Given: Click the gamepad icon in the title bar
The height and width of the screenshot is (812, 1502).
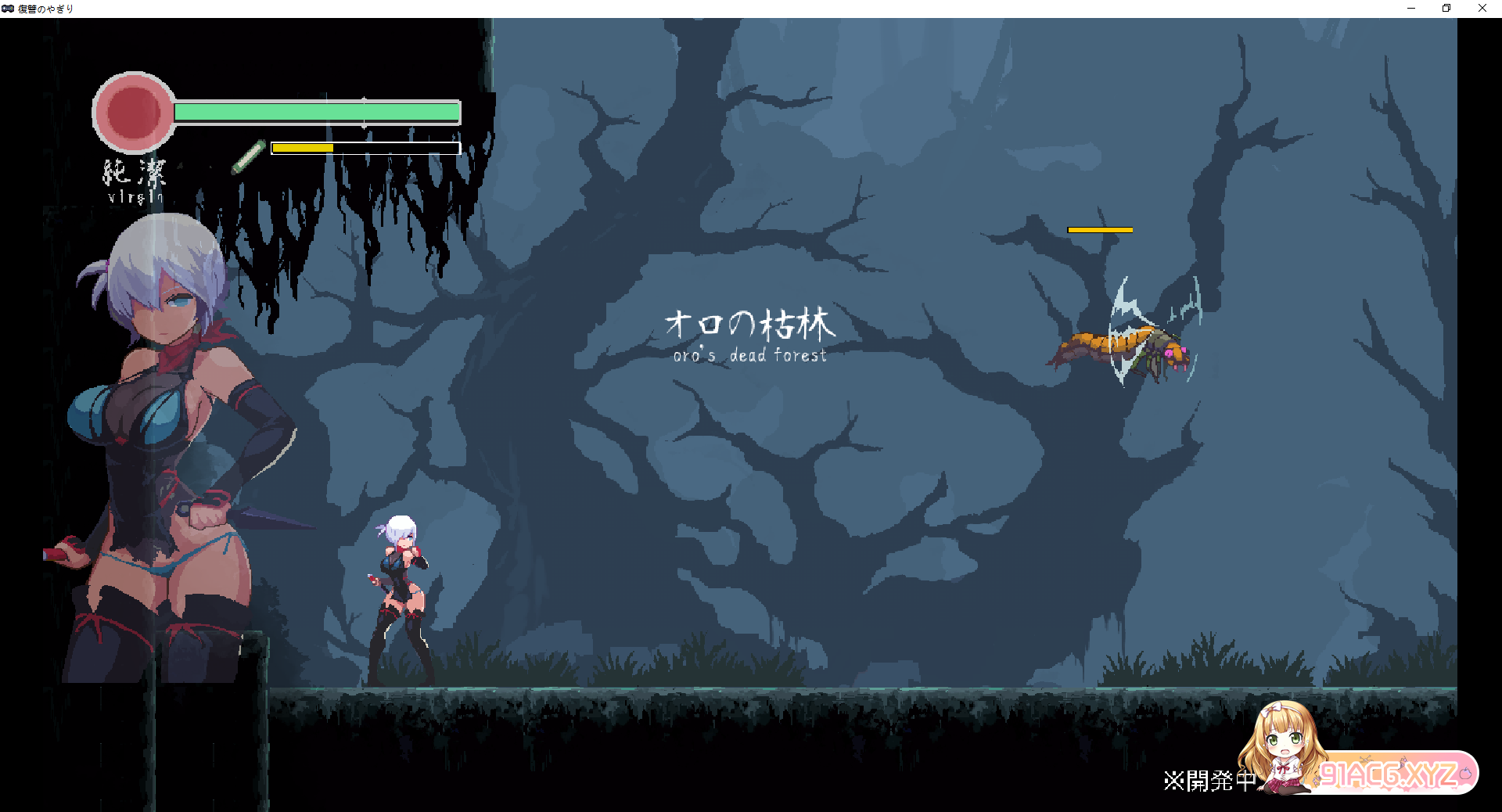Looking at the screenshot, I should point(8,9).
